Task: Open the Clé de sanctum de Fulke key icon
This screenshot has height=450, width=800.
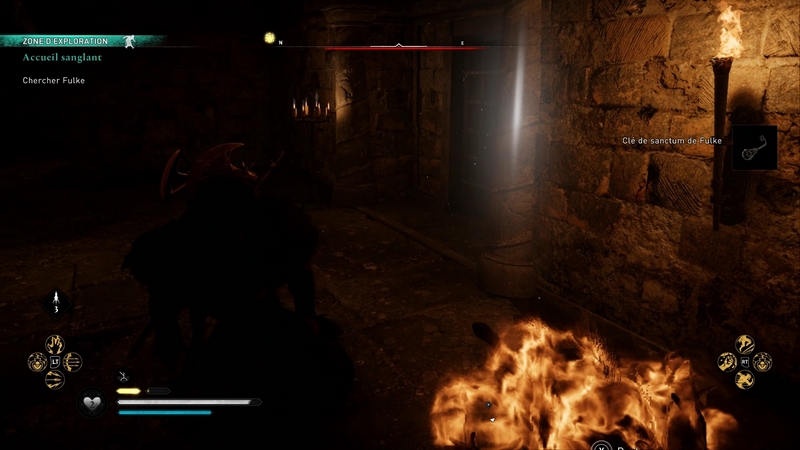Action: tap(755, 147)
